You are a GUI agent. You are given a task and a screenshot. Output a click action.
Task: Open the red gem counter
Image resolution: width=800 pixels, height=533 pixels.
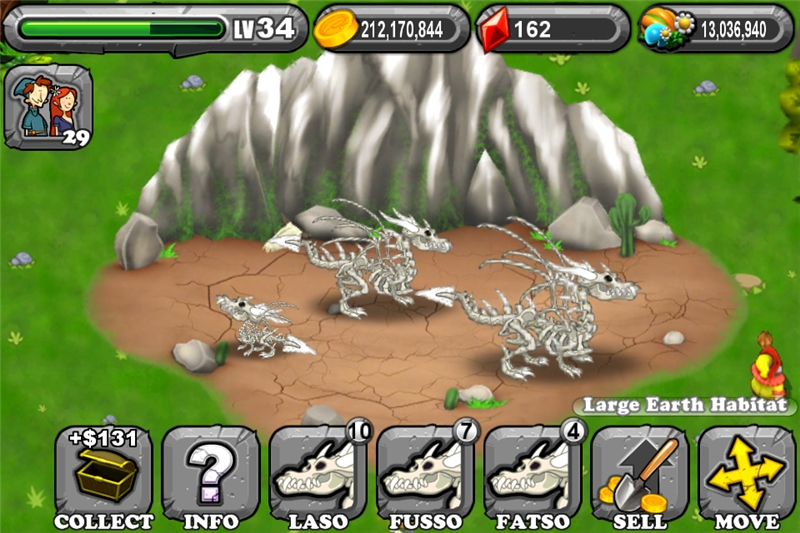click(x=552, y=29)
